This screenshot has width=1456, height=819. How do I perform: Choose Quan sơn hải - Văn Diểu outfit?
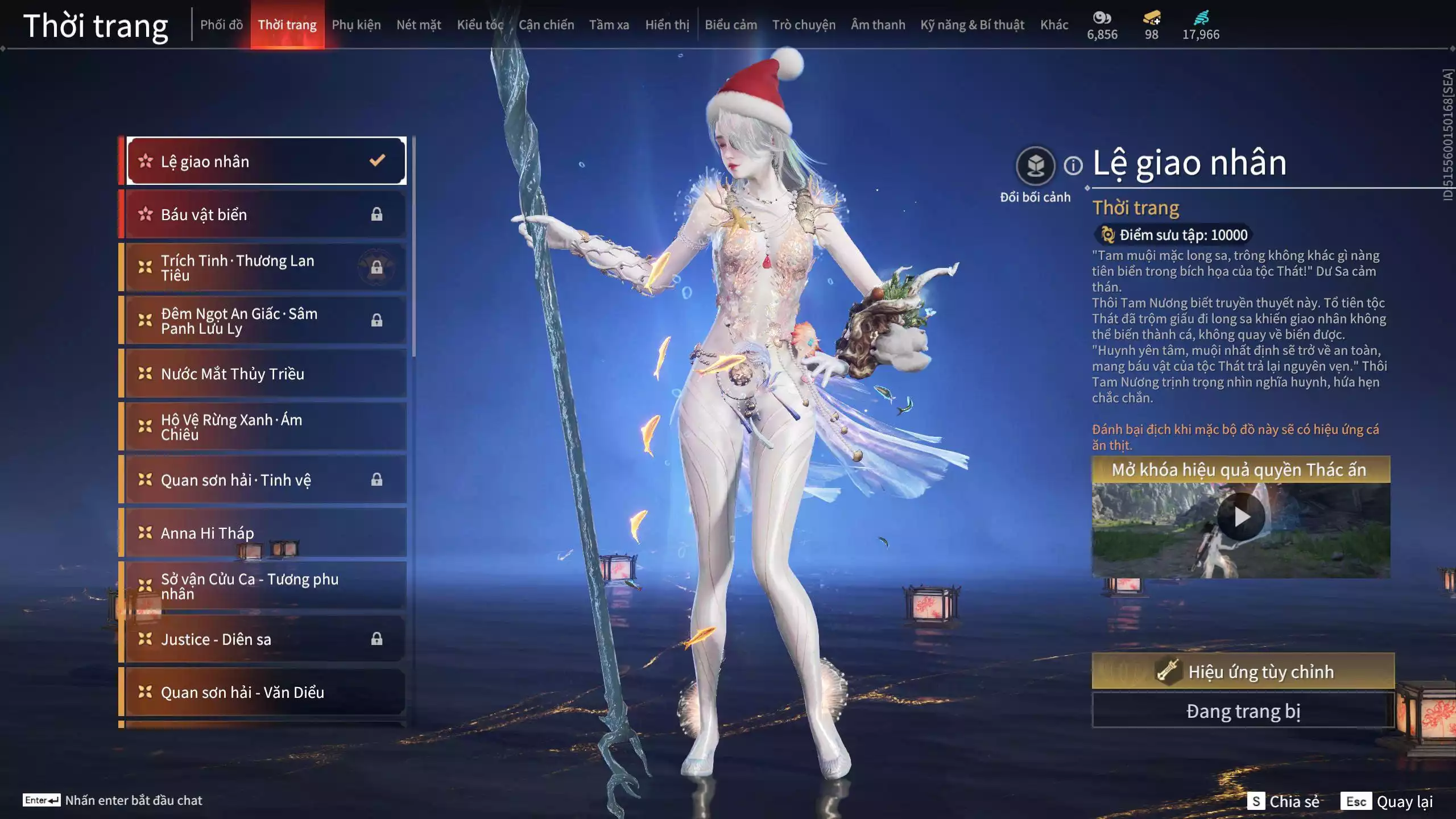[265, 692]
